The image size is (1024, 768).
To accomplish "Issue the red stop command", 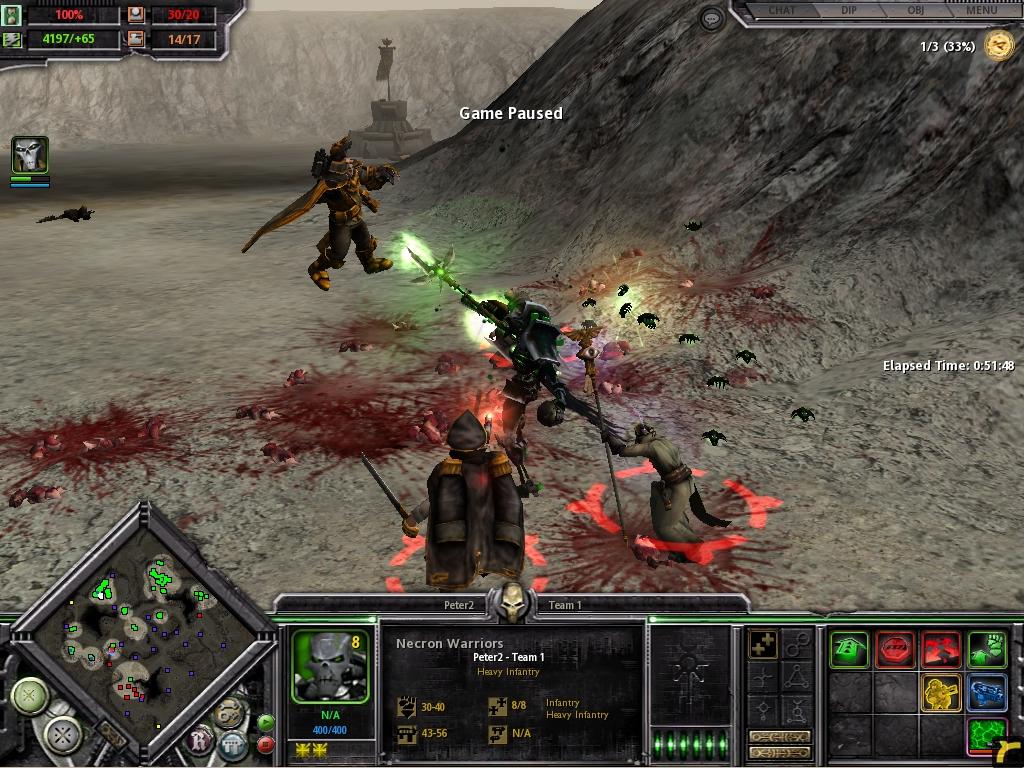I will (x=895, y=650).
